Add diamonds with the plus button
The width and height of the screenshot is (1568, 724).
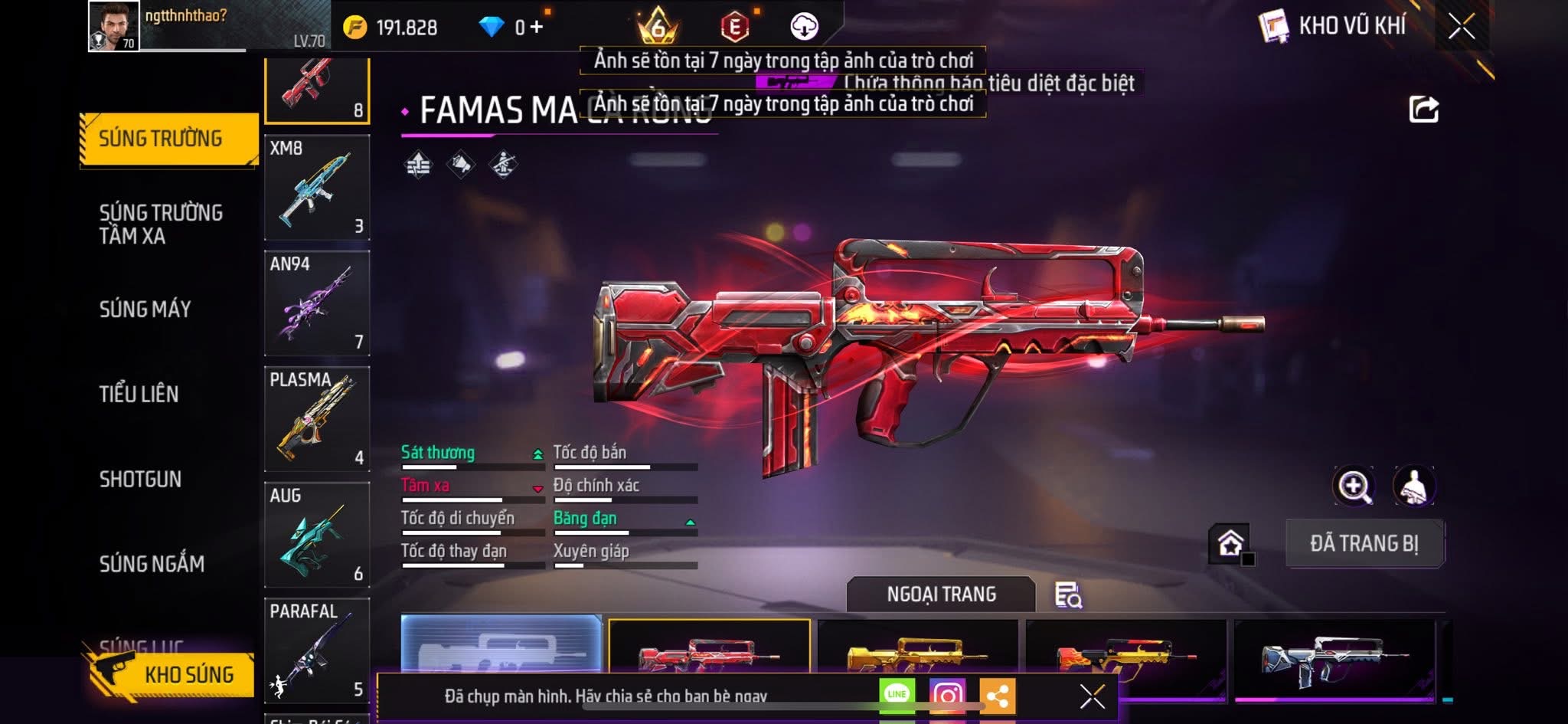pos(537,28)
